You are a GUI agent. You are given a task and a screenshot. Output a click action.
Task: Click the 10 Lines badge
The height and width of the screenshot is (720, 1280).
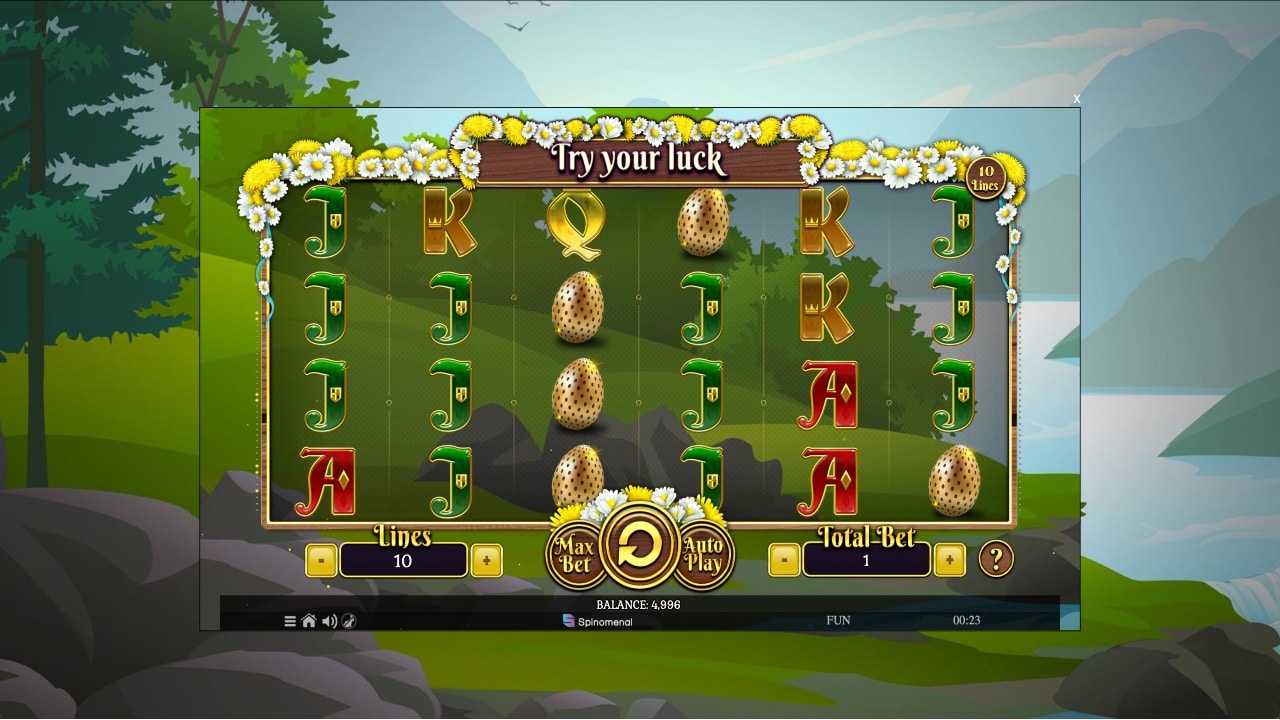986,178
